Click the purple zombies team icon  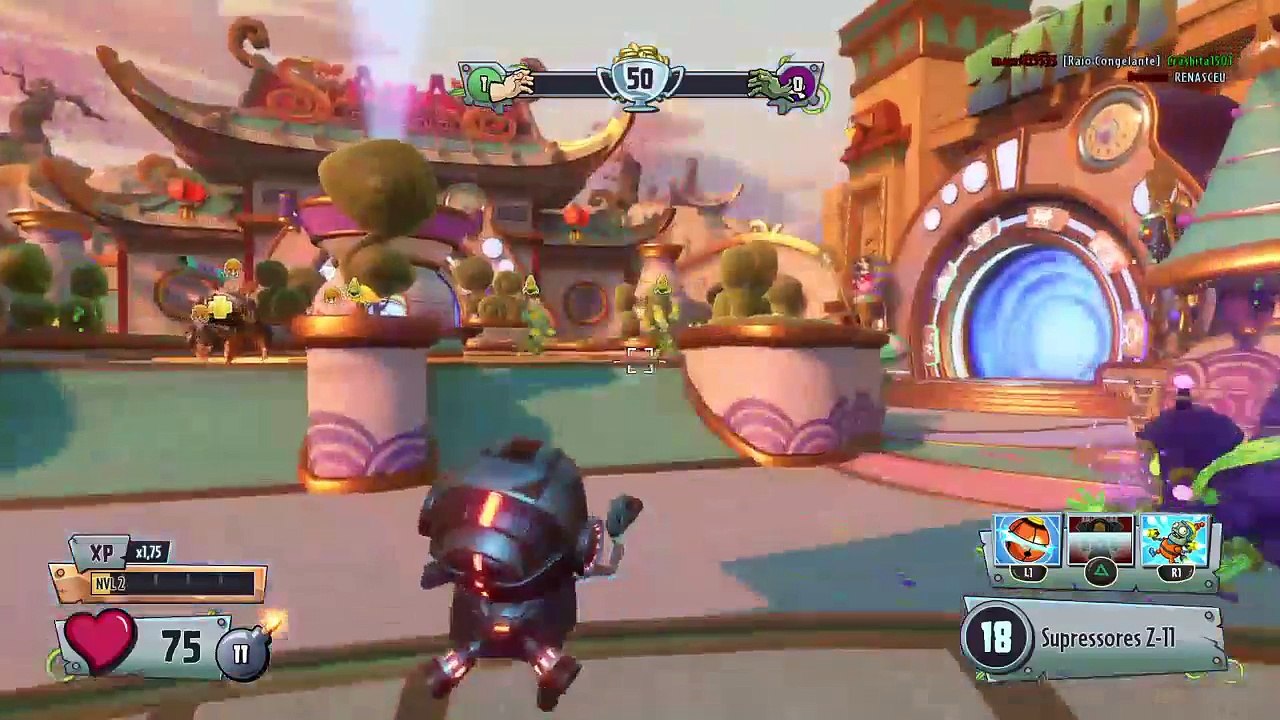(x=797, y=85)
